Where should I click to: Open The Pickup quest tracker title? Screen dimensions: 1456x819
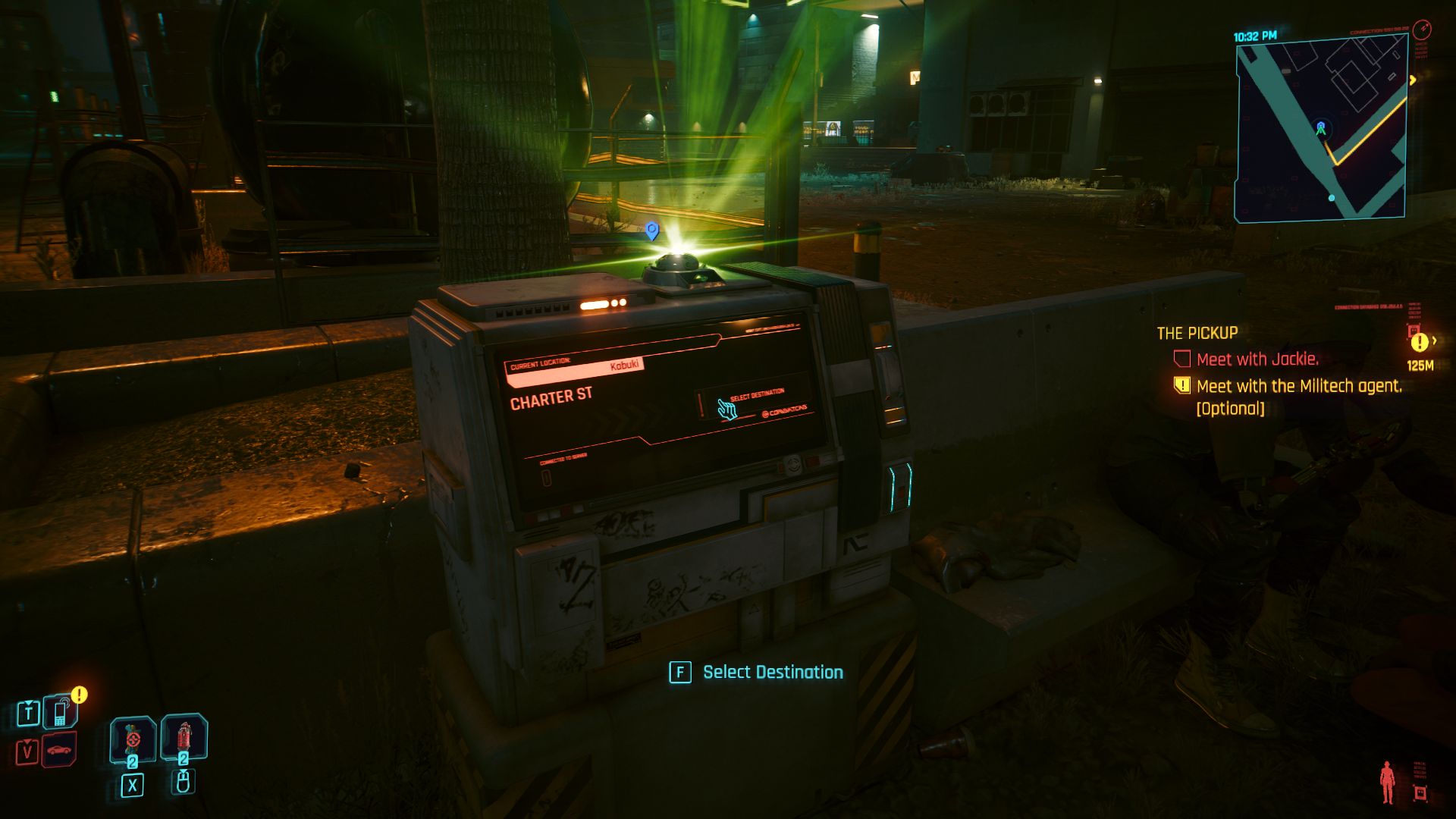(1197, 333)
